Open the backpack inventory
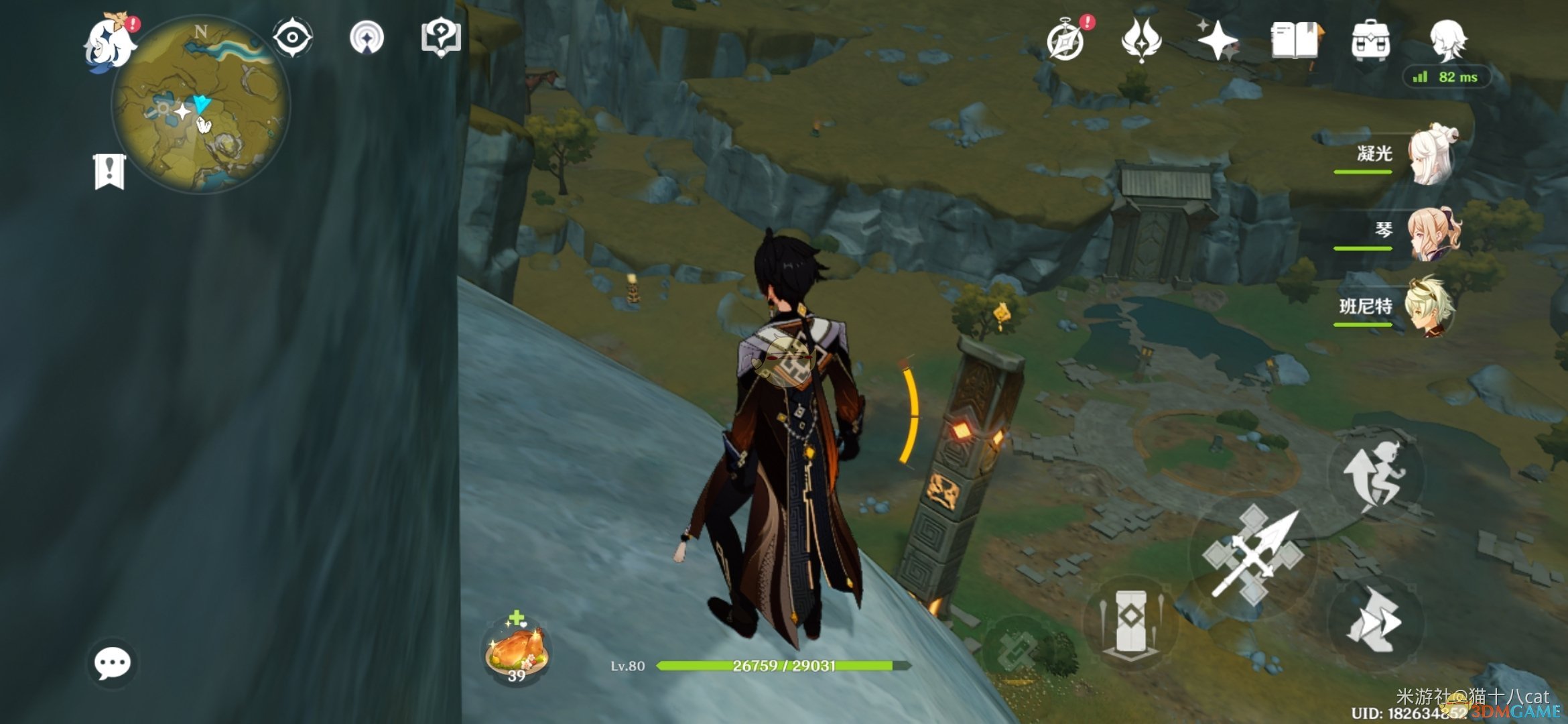1568x724 pixels. click(1370, 40)
